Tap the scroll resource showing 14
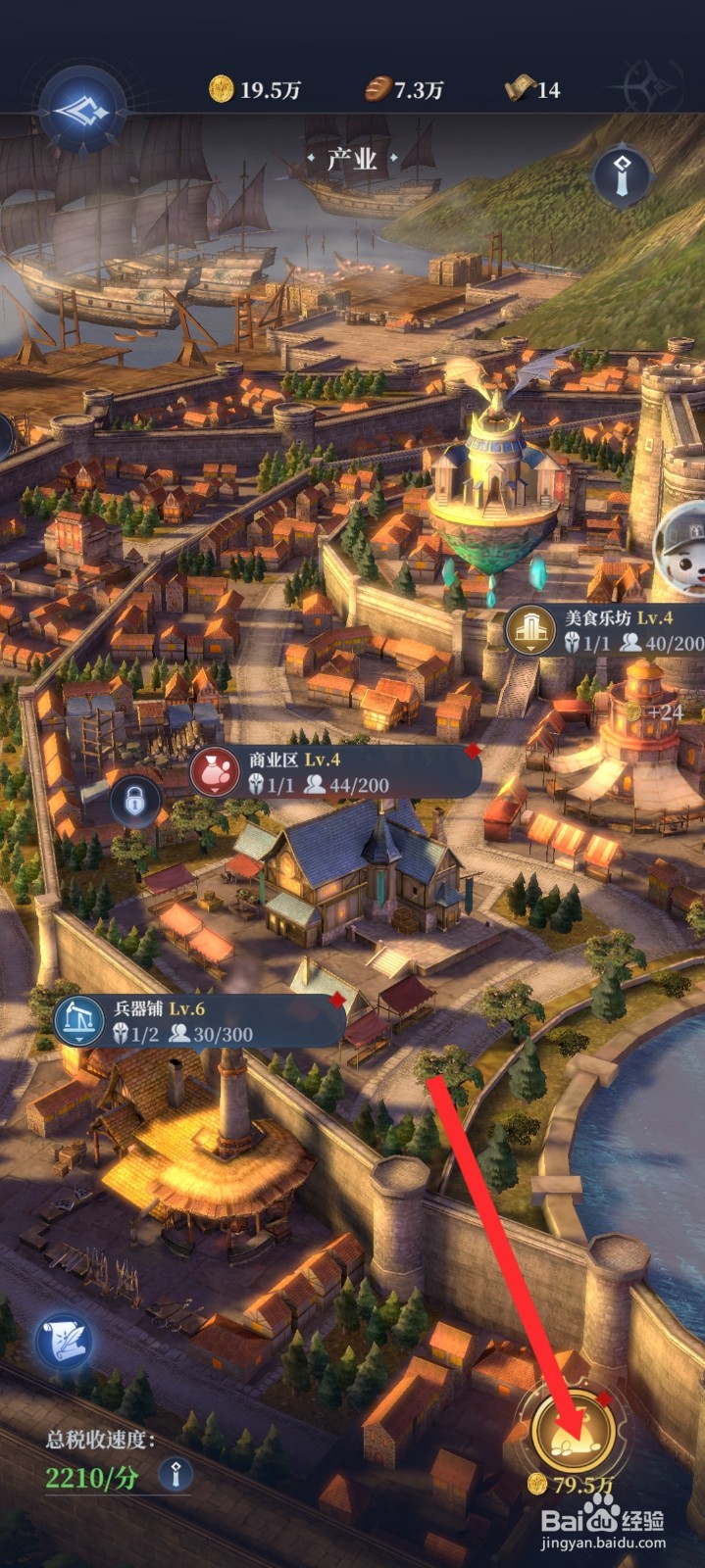The height and width of the screenshot is (1568, 705). 532,90
